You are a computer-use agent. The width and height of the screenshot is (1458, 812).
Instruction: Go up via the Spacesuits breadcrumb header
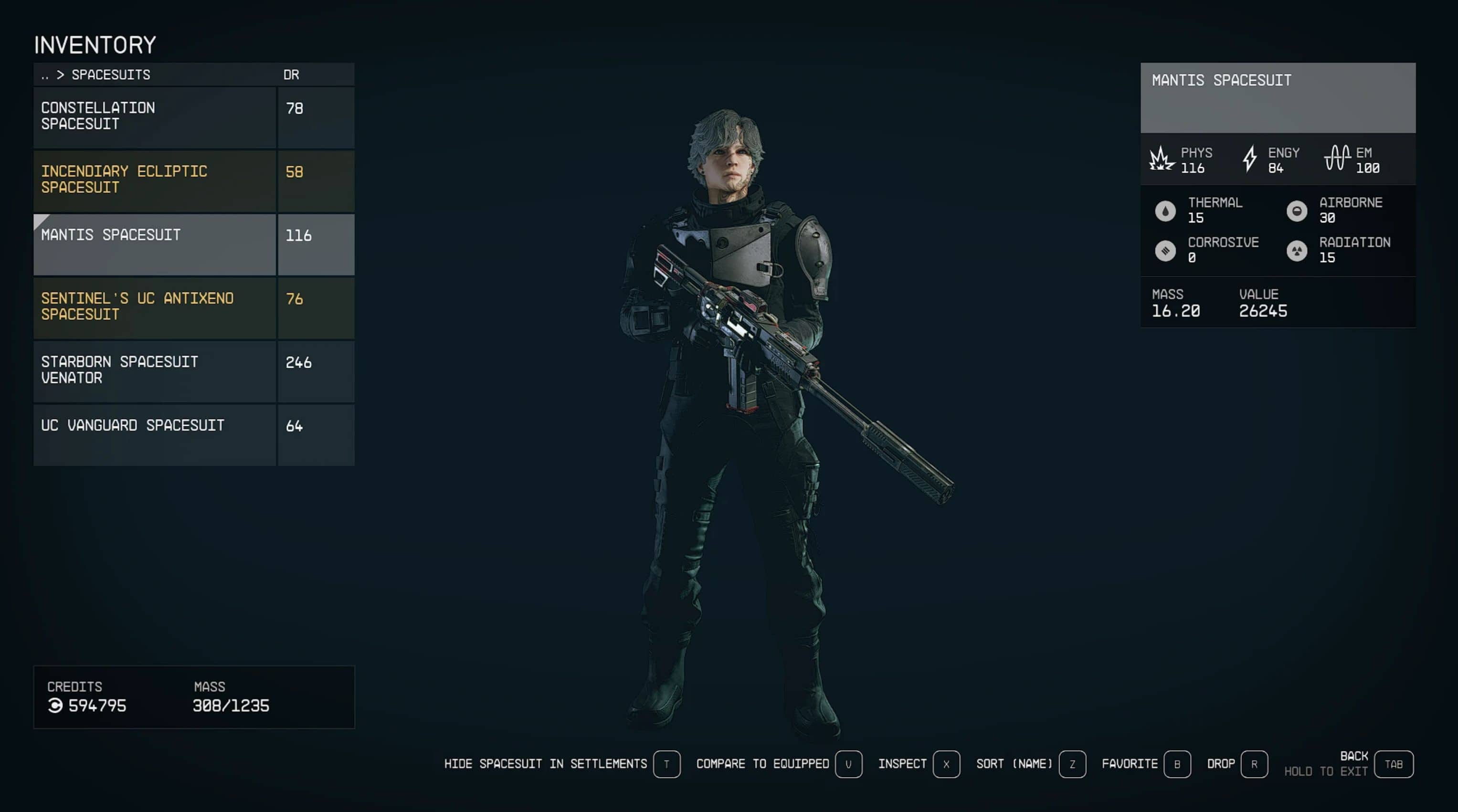96,74
